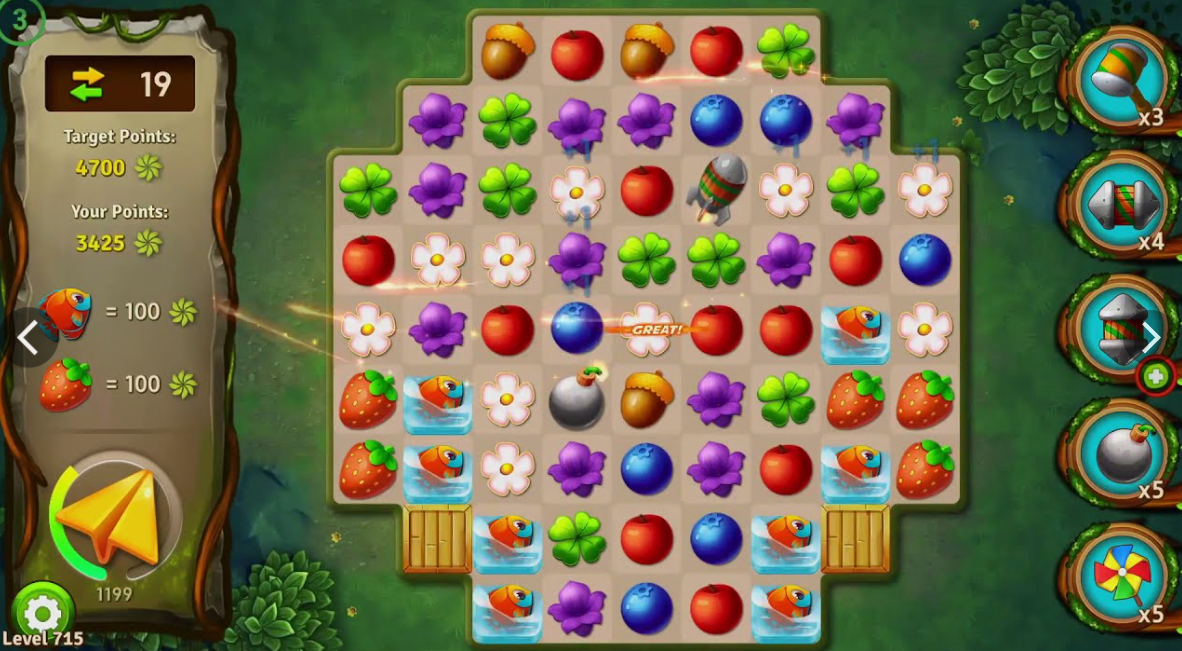Use the pinwheel booster
The height and width of the screenshot is (651, 1182).
[x=1124, y=577]
